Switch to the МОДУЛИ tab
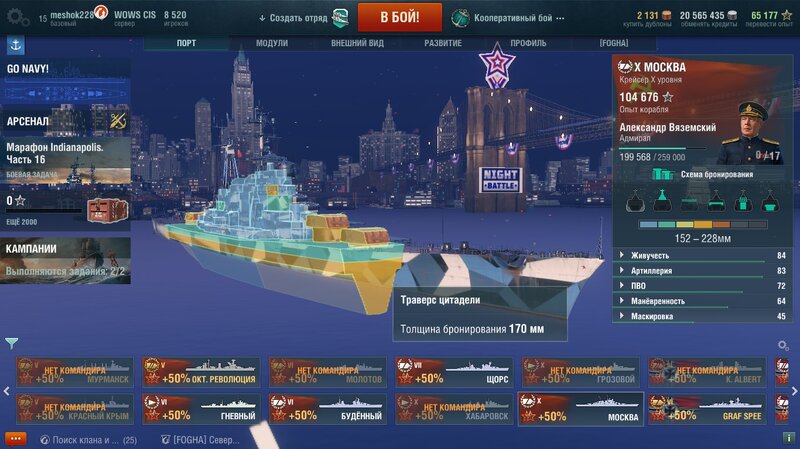This screenshot has height=449, width=800. pos(271,44)
